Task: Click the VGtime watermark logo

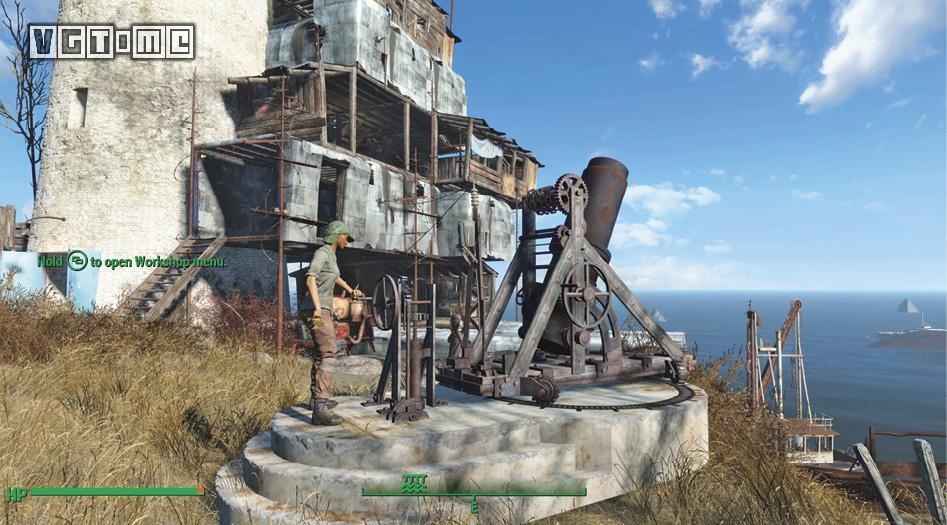Action: (x=111, y=41)
